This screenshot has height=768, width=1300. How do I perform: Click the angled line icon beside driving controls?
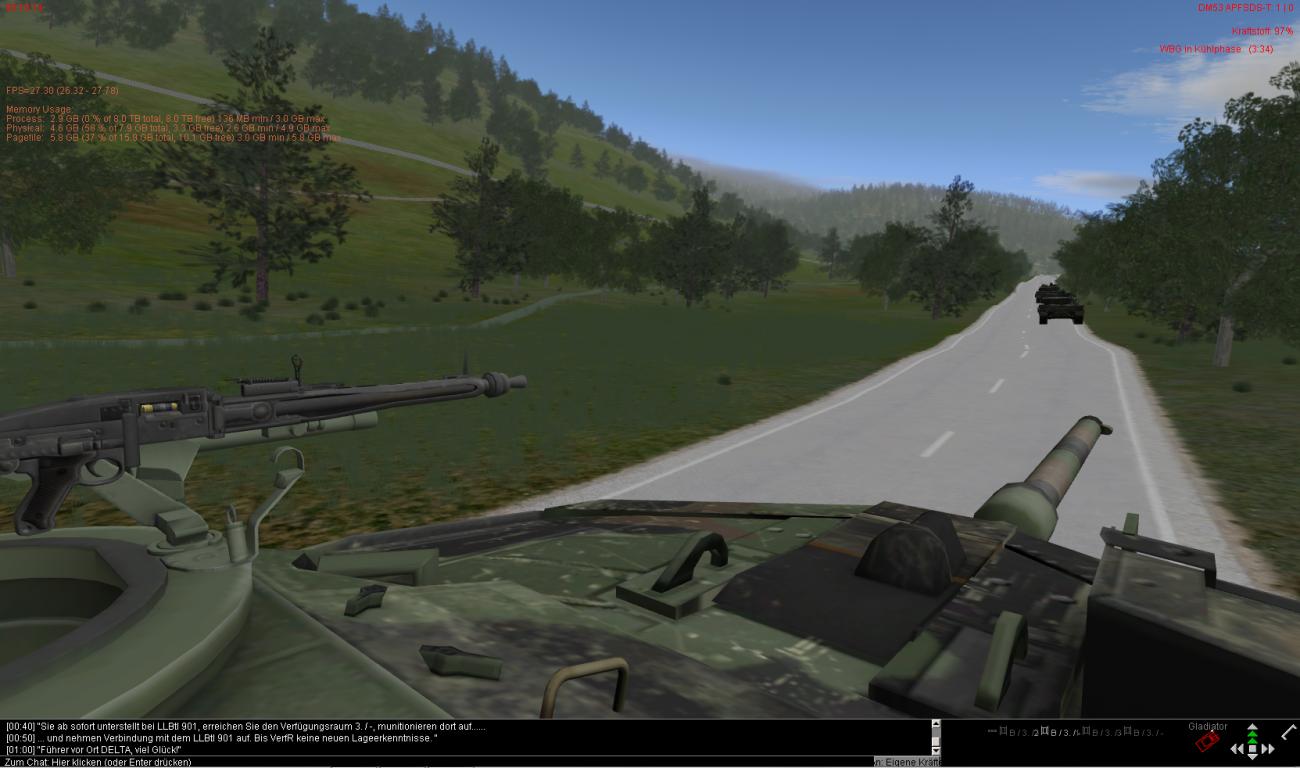(1288, 732)
